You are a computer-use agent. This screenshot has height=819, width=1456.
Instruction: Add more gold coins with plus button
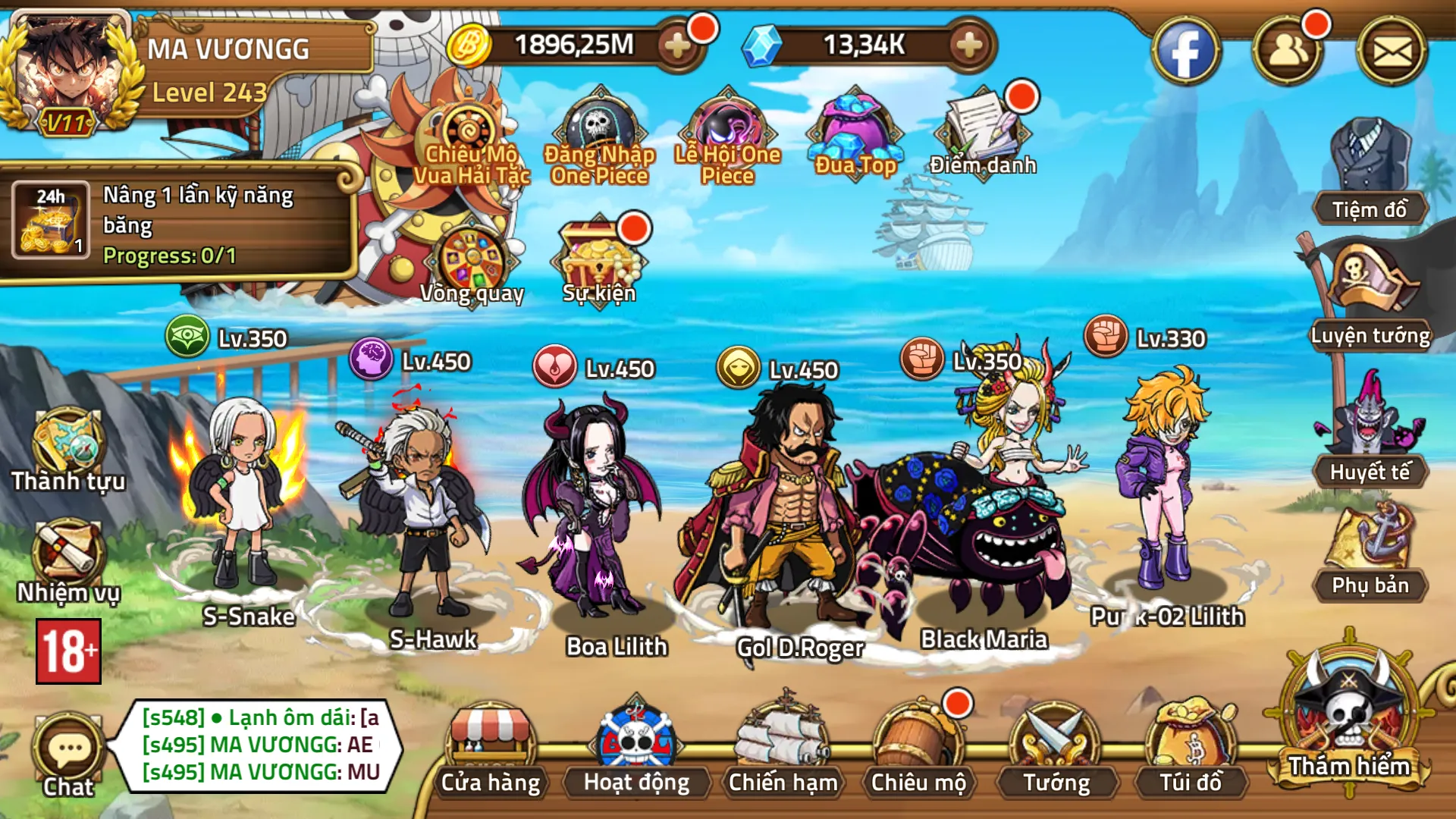pyautogui.click(x=676, y=45)
